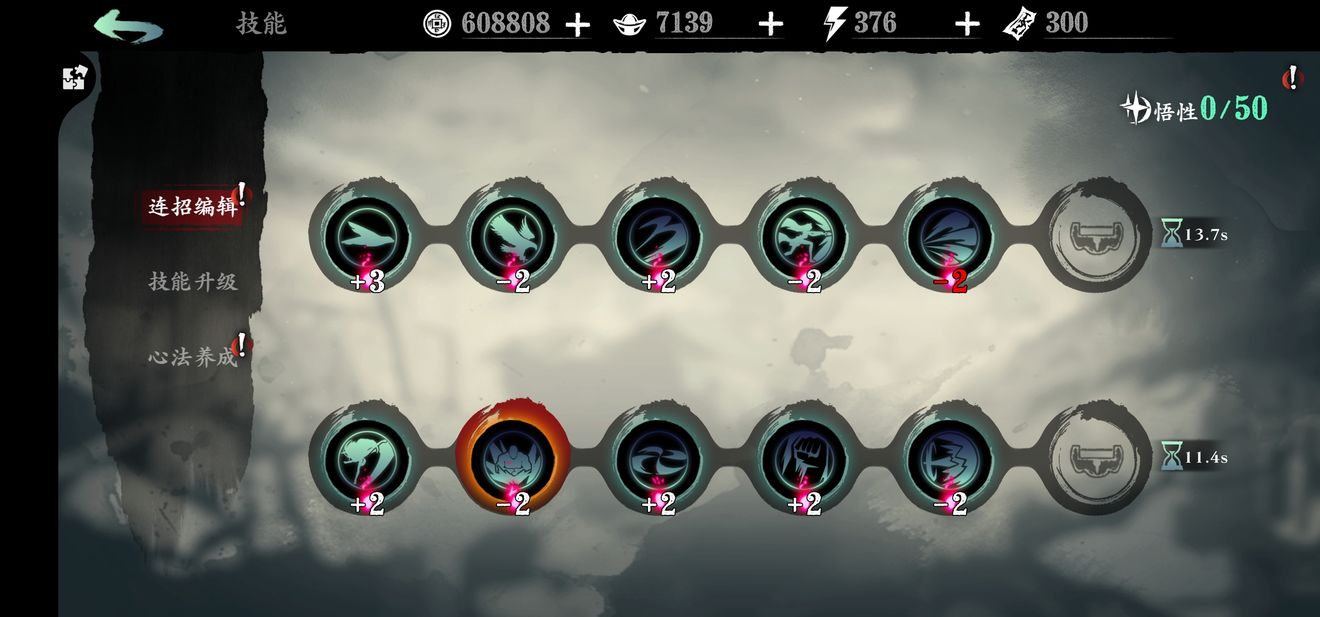
Task: Select the clenched fist skill
Action: [x=804, y=458]
